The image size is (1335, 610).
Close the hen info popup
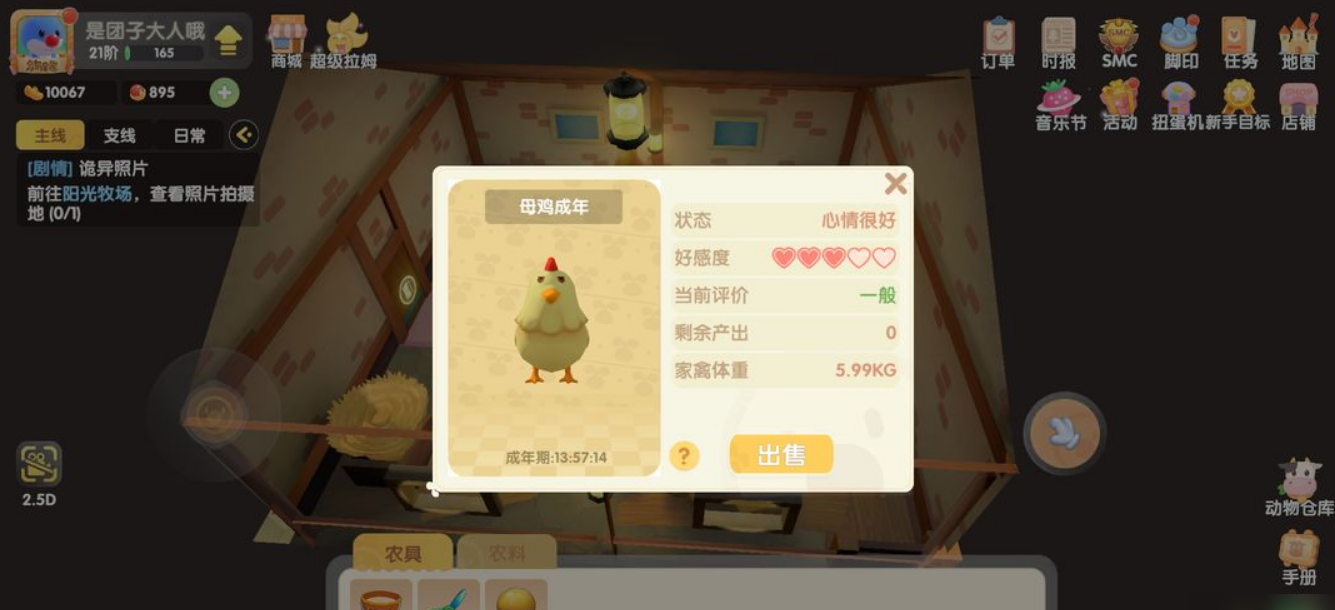(895, 183)
